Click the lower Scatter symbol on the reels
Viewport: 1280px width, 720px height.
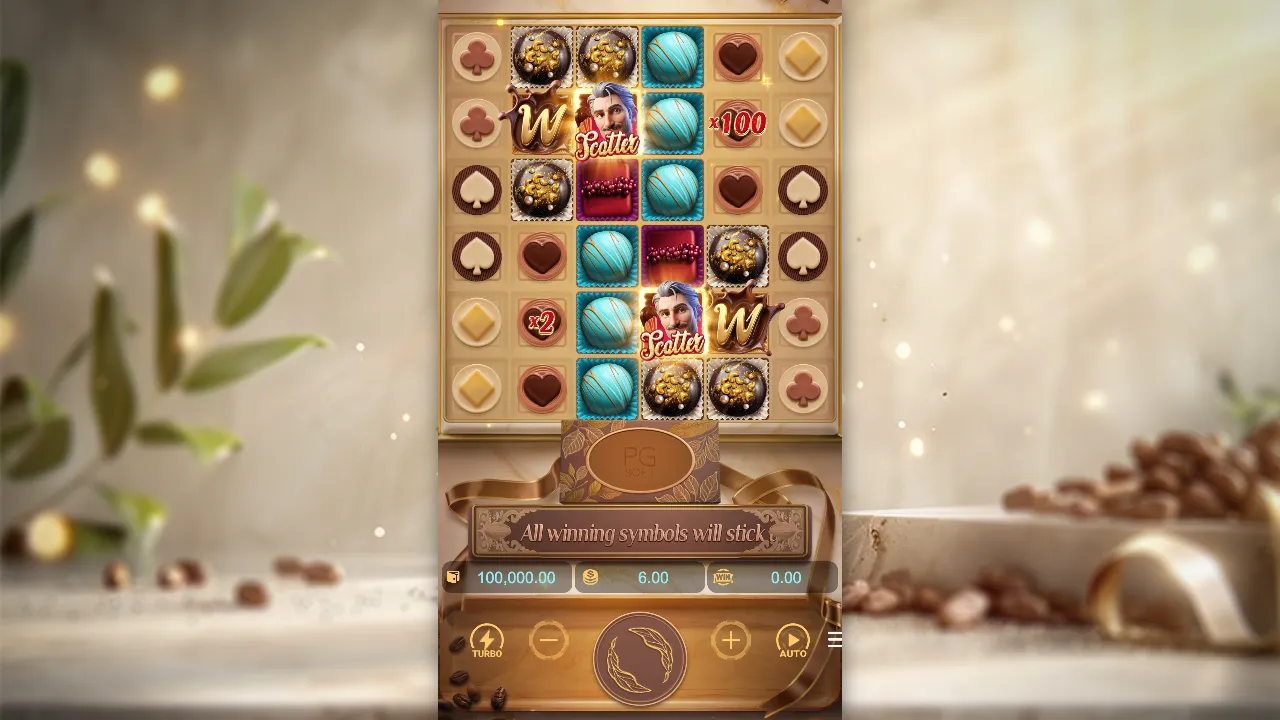tap(672, 322)
